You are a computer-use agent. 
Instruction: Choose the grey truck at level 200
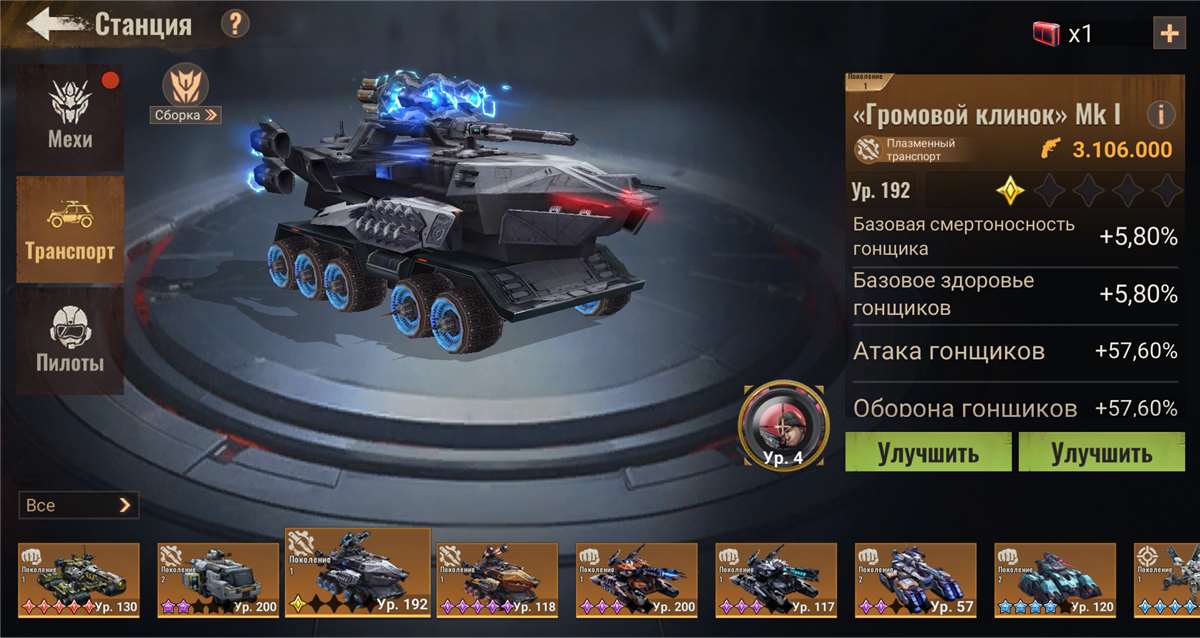pyautogui.click(x=218, y=580)
